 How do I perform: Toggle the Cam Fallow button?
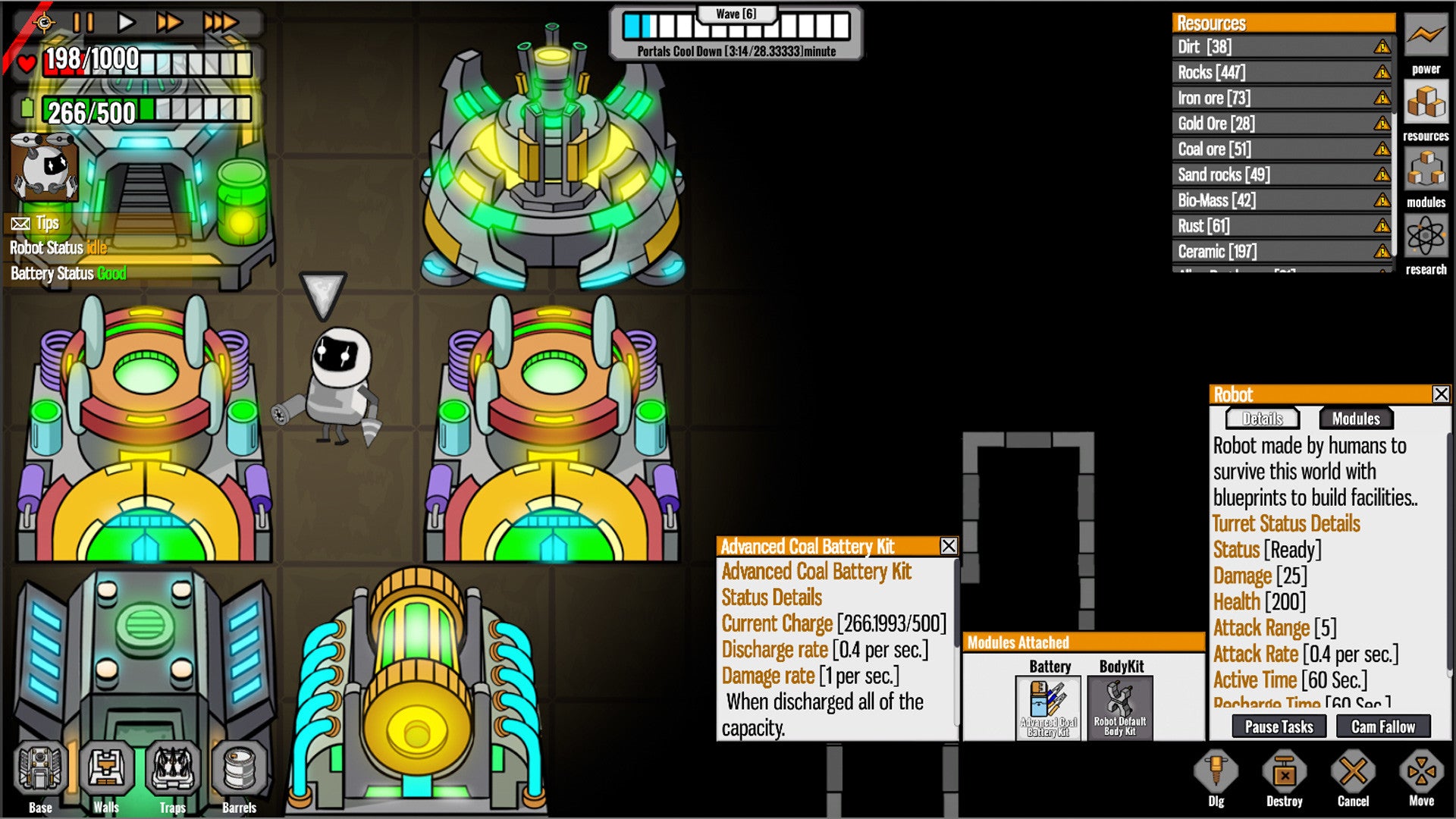coord(1382,726)
